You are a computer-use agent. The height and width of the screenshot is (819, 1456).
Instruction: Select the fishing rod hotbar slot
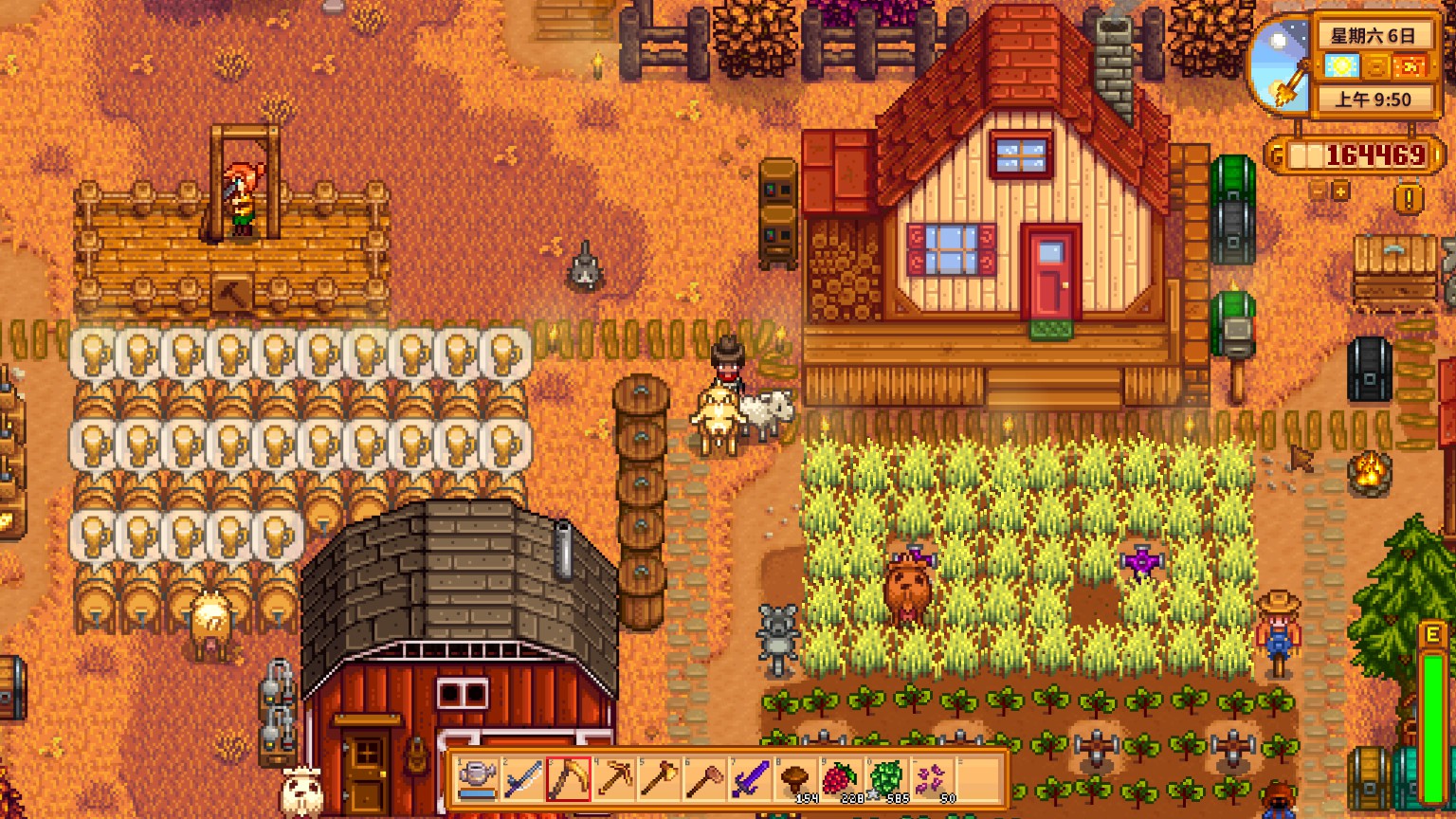pos(522,779)
